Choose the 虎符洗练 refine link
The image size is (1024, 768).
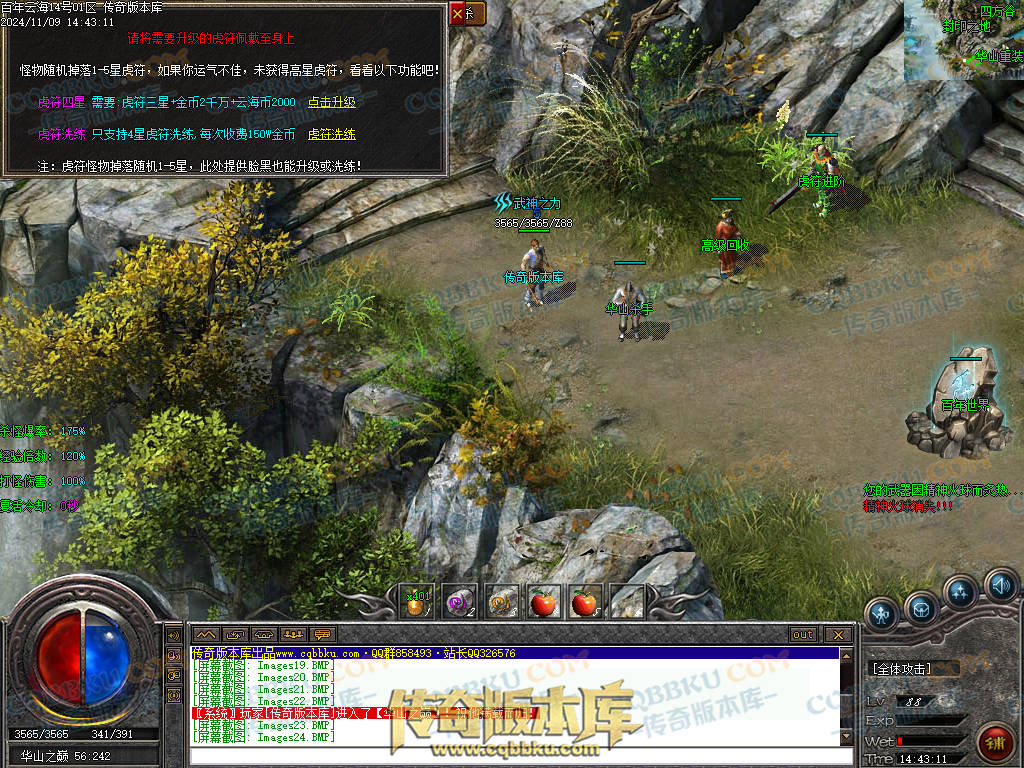coord(331,134)
